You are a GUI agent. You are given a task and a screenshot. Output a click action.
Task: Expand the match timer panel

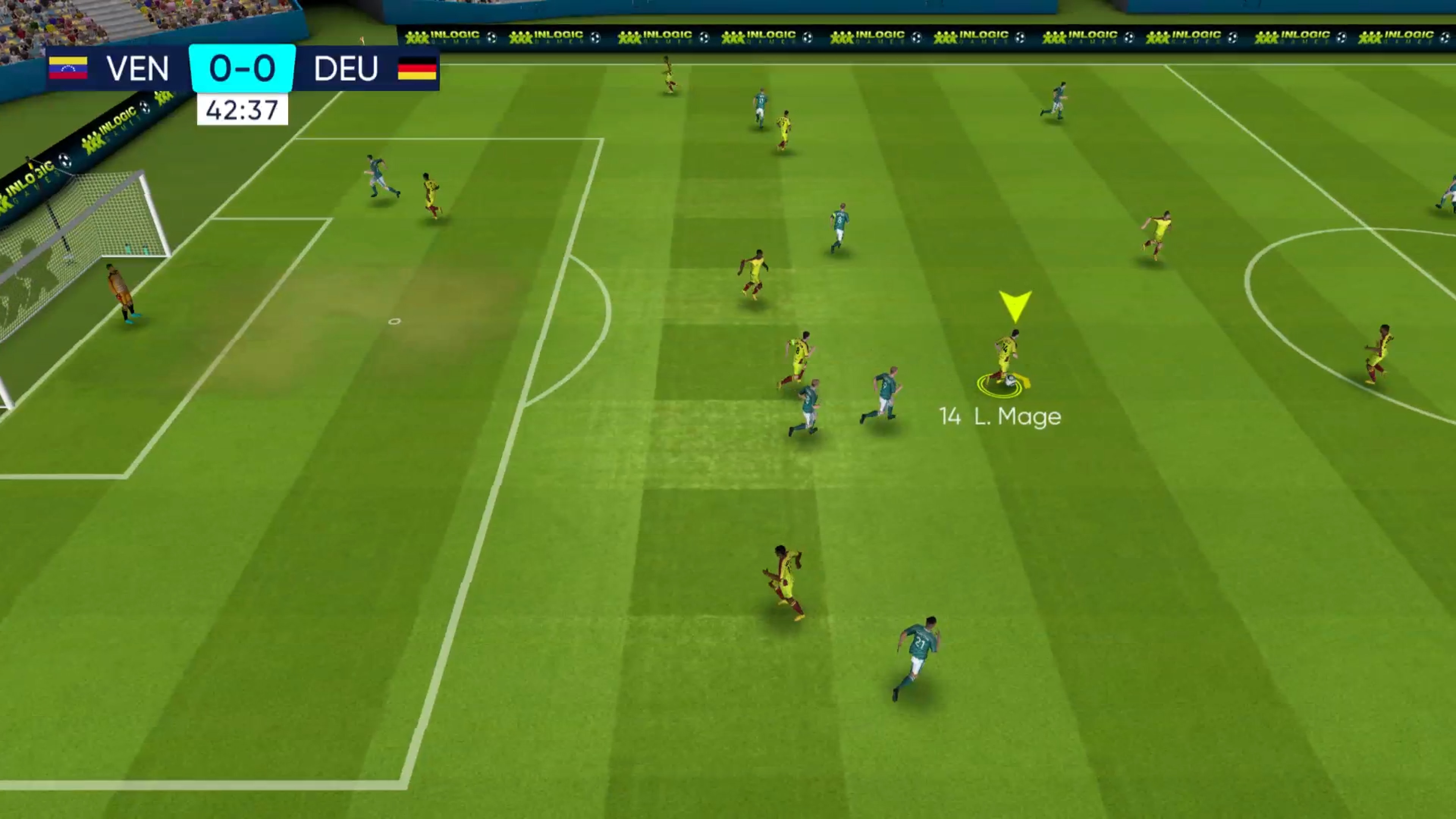coord(242,110)
